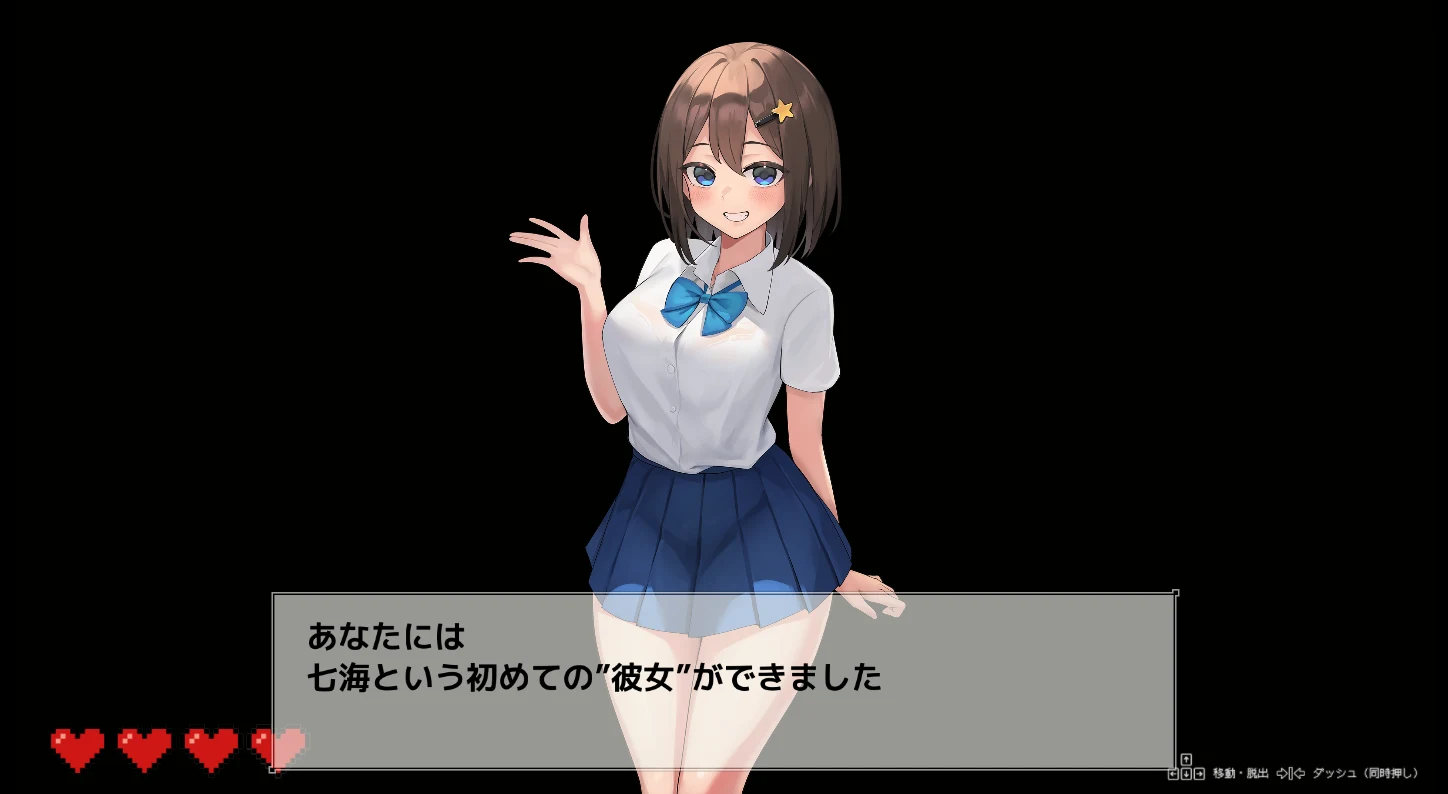
Task: Click the 移動・脱出 control label
Action: click(1240, 773)
